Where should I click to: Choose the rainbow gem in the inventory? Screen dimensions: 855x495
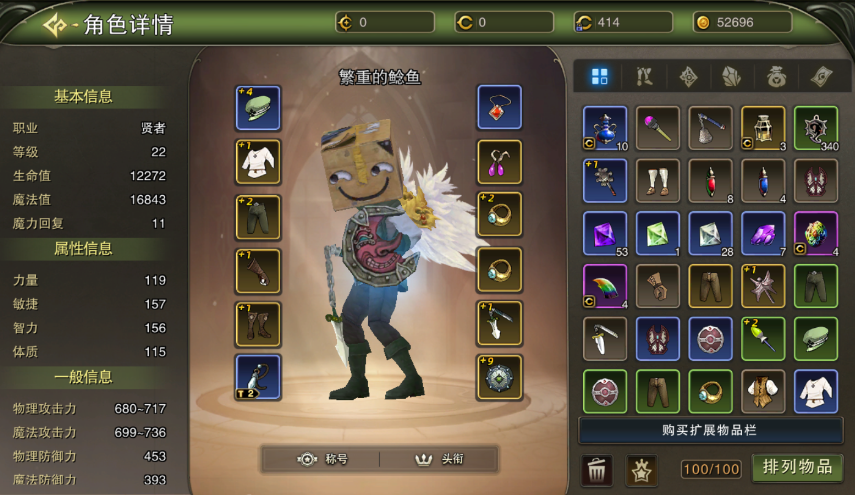coord(816,233)
